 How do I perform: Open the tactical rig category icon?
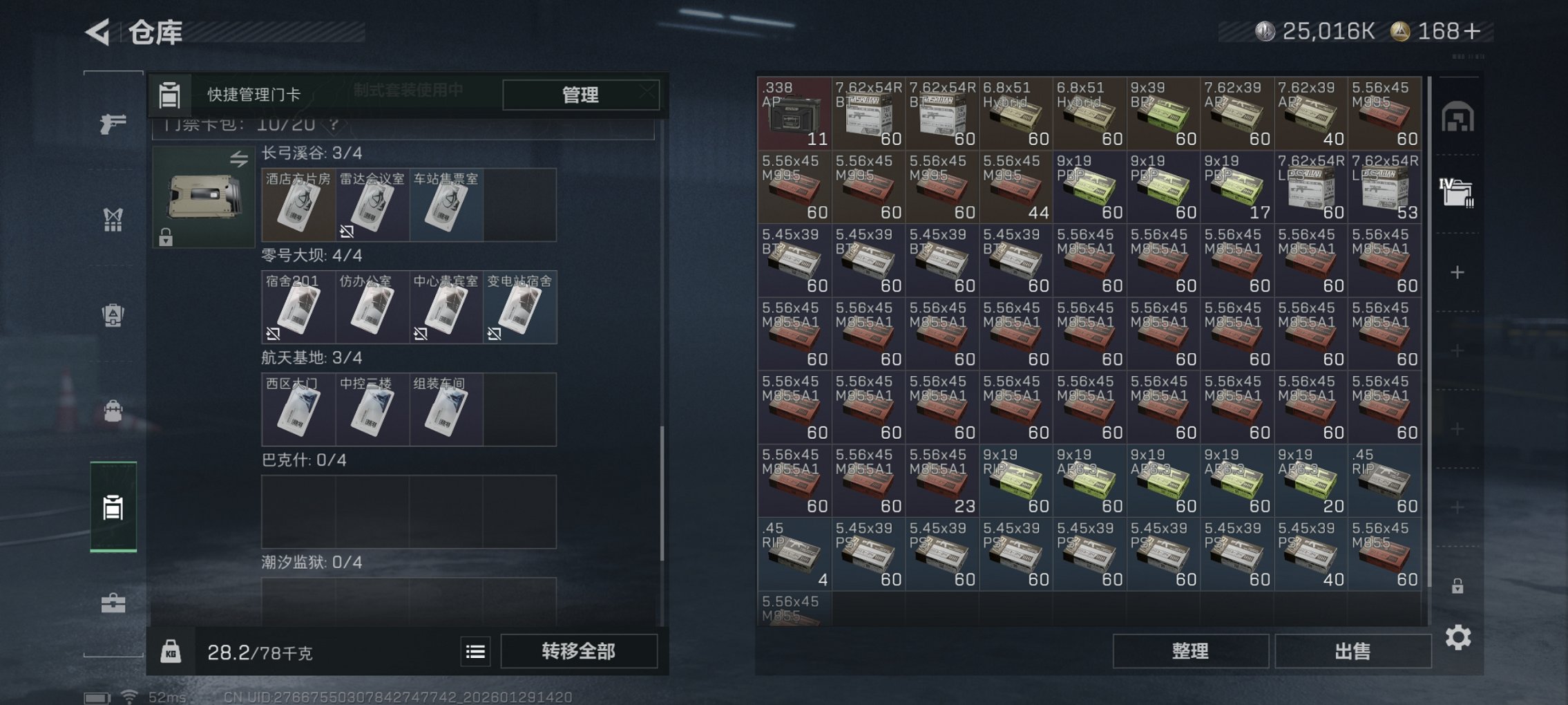112,220
